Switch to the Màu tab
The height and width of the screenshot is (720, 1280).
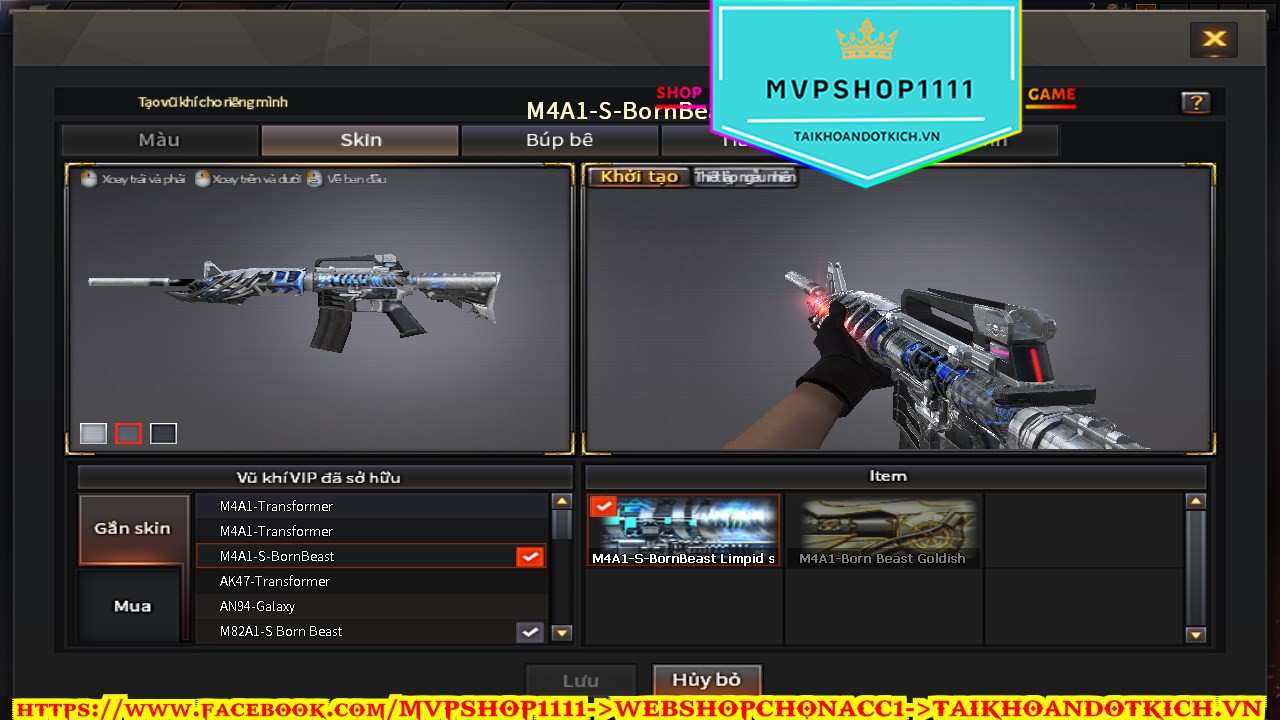(x=159, y=140)
